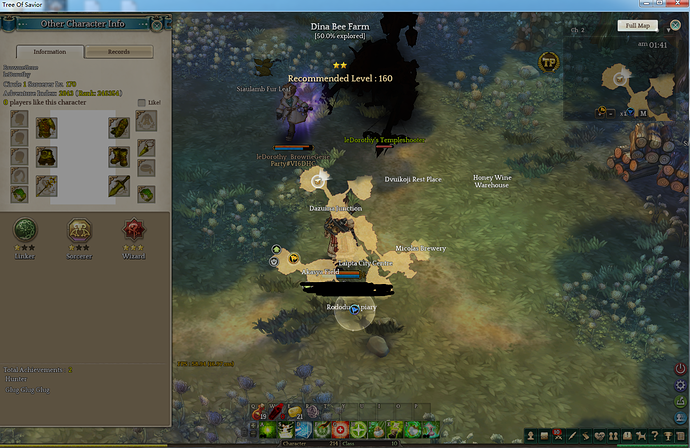The image size is (690, 448).
Task: Inspect the Wizard class emblem
Action: (x=133, y=229)
